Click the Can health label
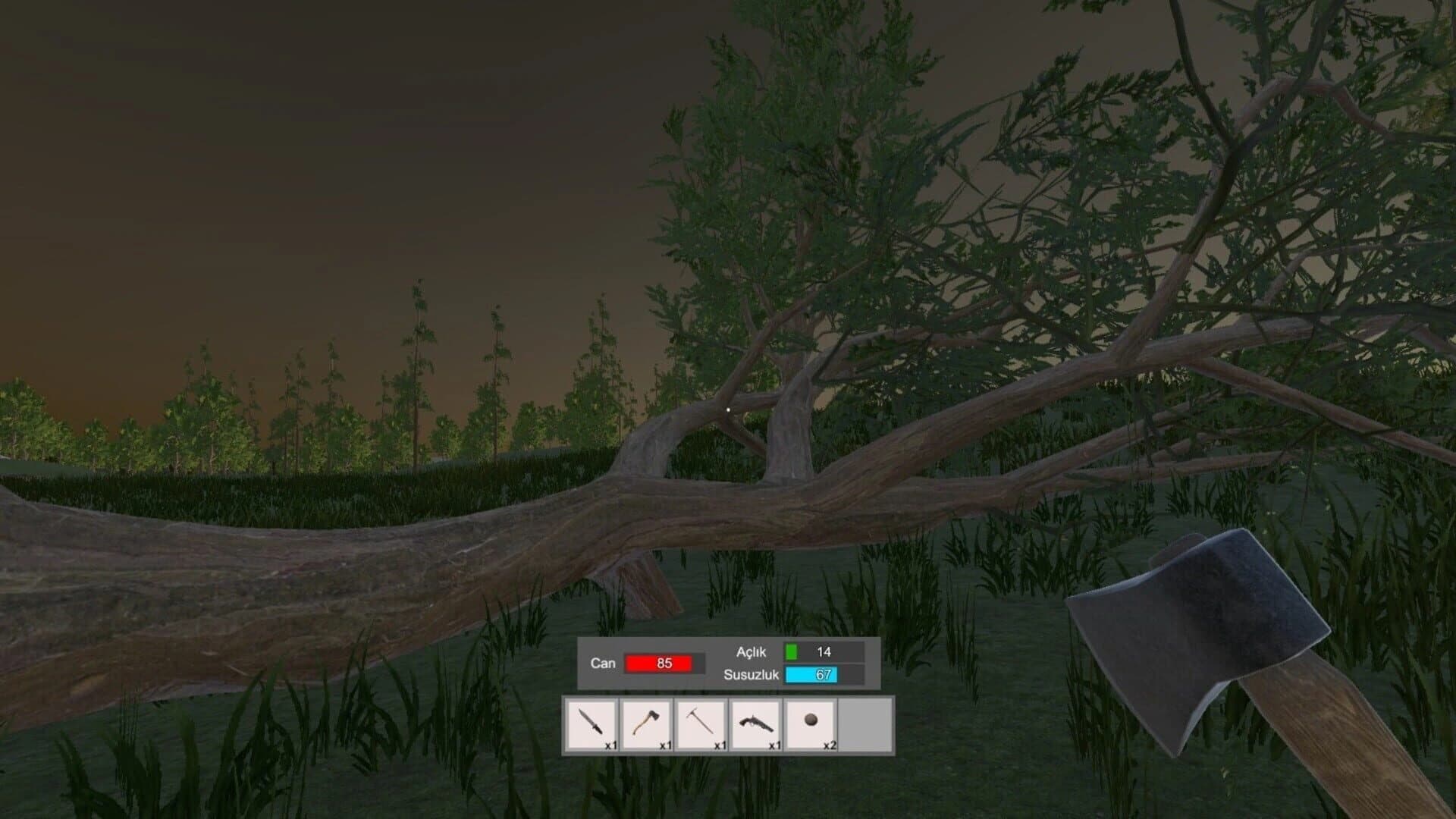Image resolution: width=1456 pixels, height=819 pixels. [601, 662]
